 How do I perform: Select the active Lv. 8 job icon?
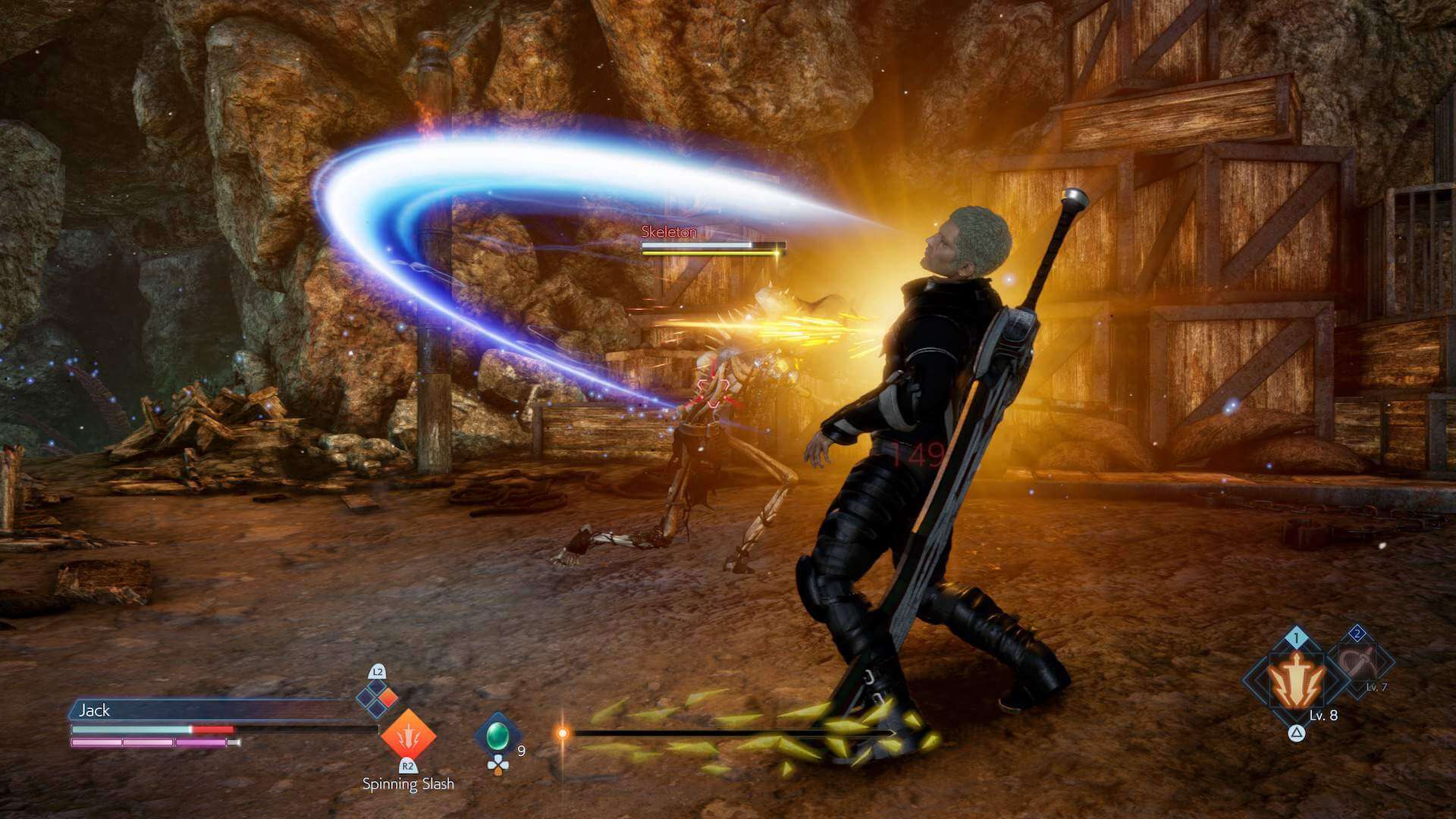pyautogui.click(x=1297, y=681)
